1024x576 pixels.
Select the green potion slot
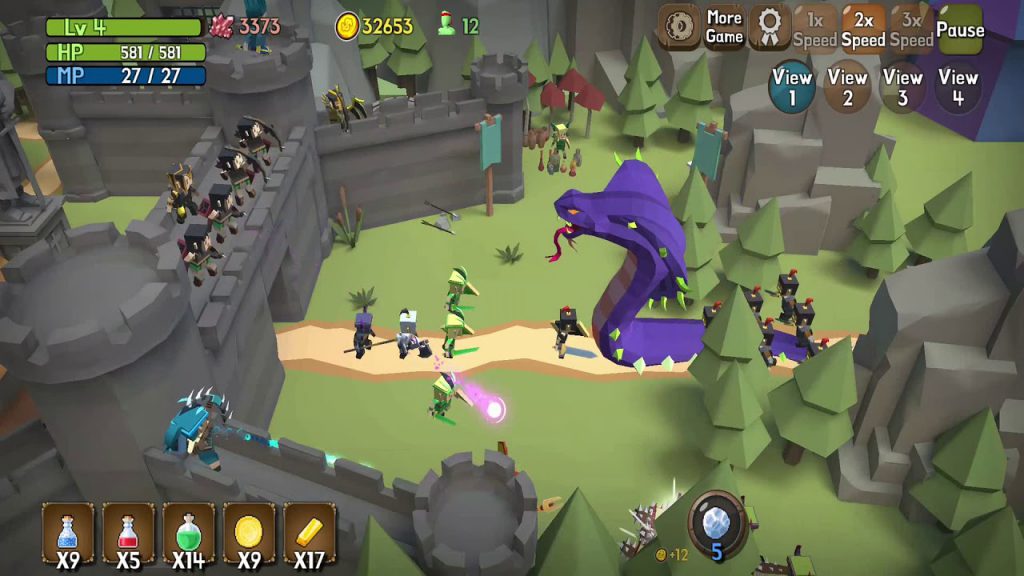188,534
